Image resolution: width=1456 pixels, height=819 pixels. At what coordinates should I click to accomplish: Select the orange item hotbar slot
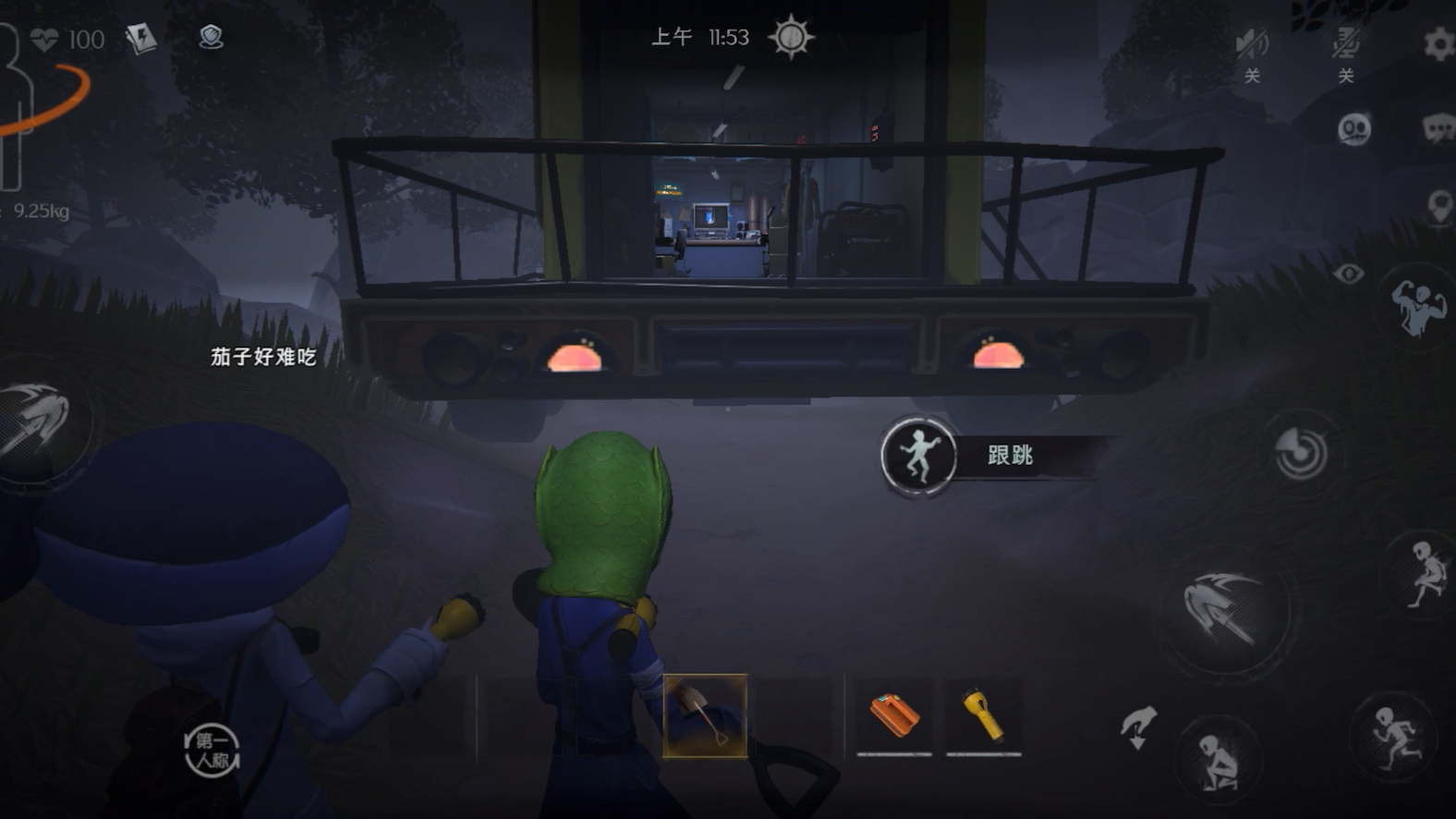(x=893, y=716)
